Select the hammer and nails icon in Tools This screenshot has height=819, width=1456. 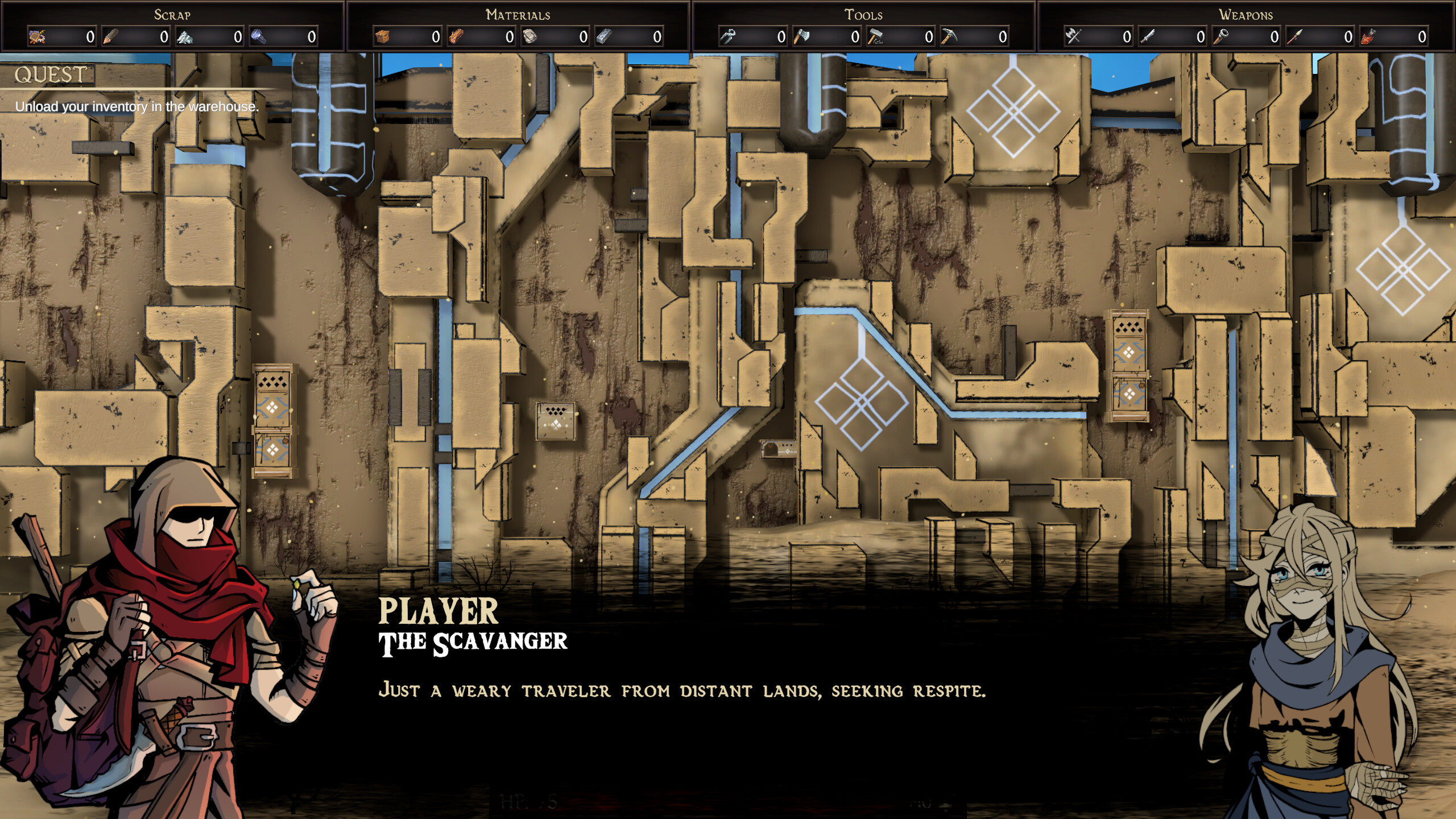(x=876, y=37)
